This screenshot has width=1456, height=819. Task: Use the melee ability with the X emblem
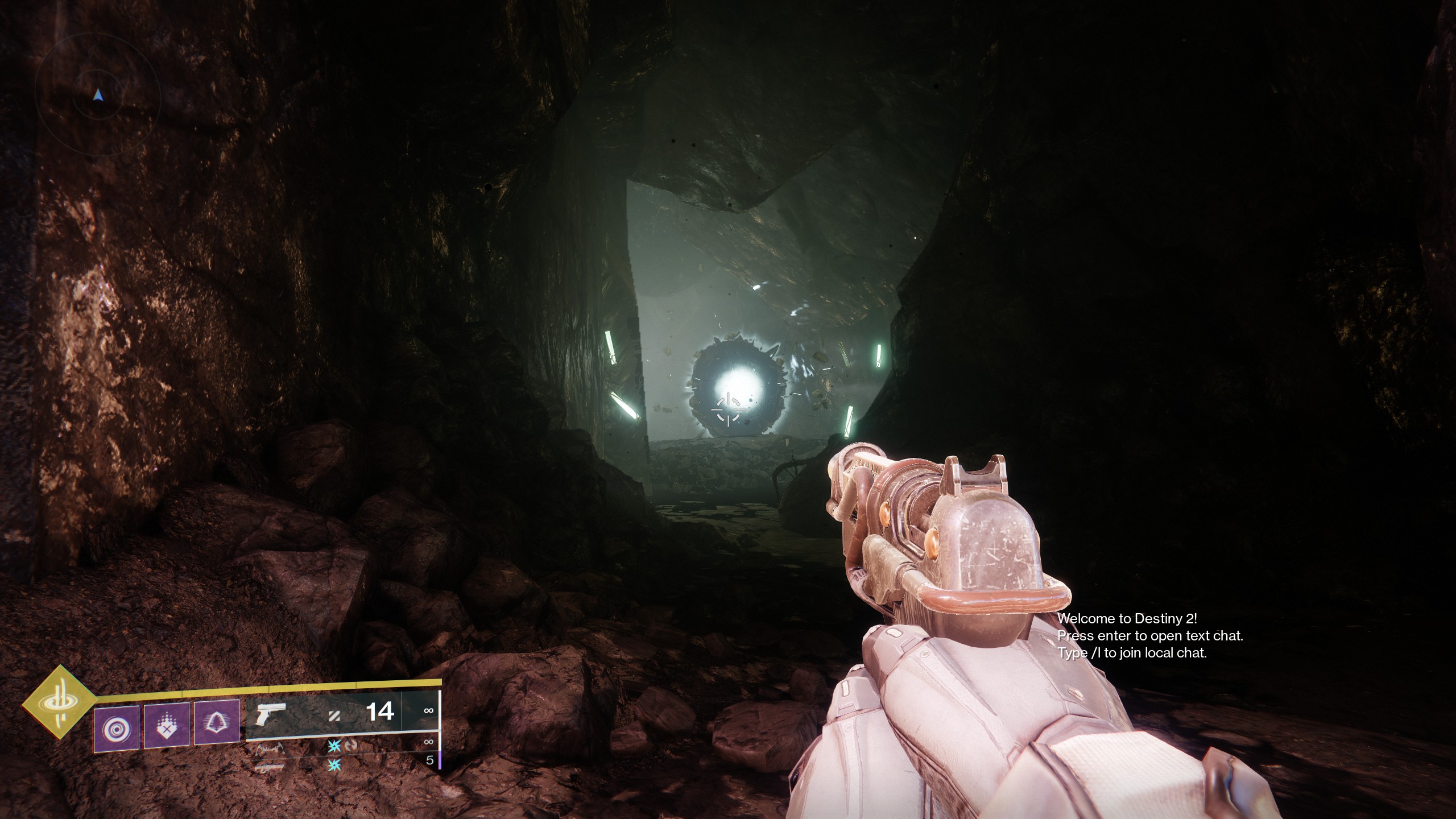(x=166, y=725)
